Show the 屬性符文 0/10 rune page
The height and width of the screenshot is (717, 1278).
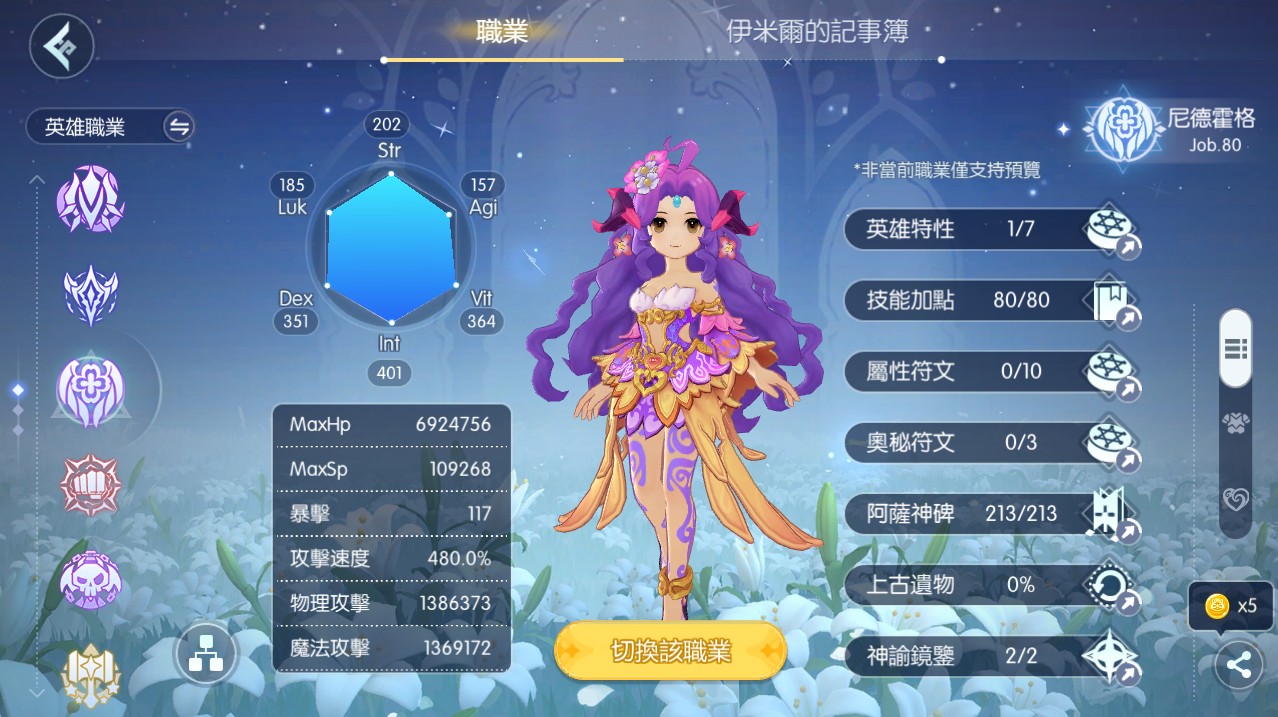tap(992, 372)
